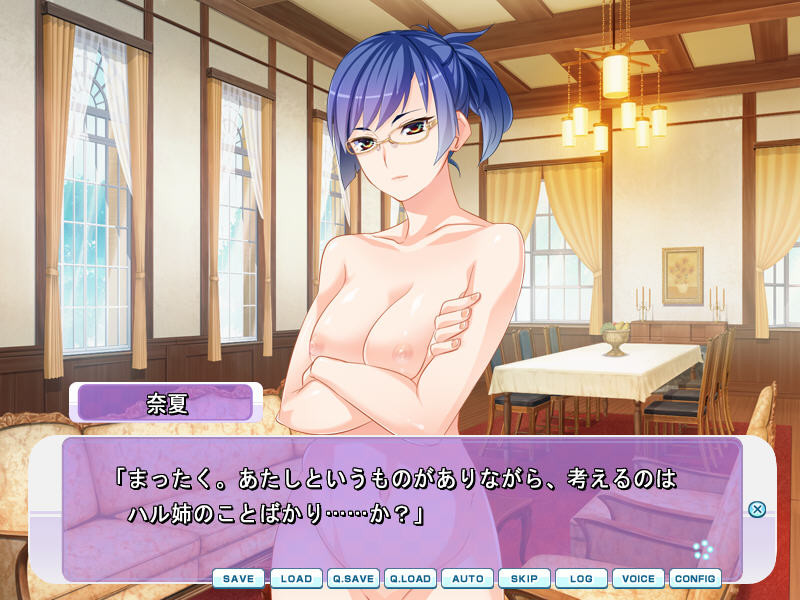Open the LOAD menu

pyautogui.click(x=296, y=578)
